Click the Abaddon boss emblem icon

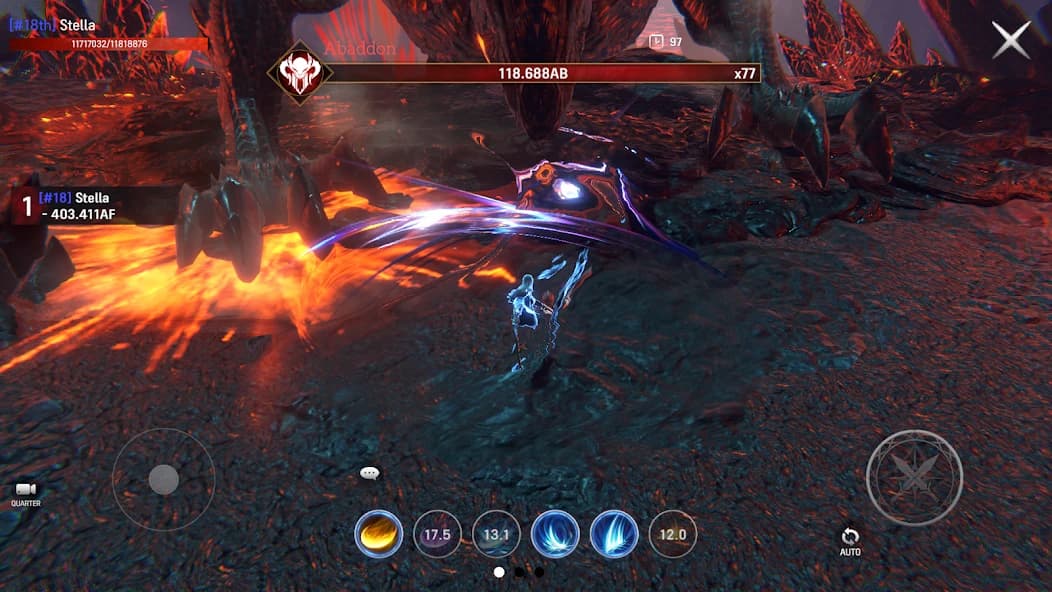298,73
